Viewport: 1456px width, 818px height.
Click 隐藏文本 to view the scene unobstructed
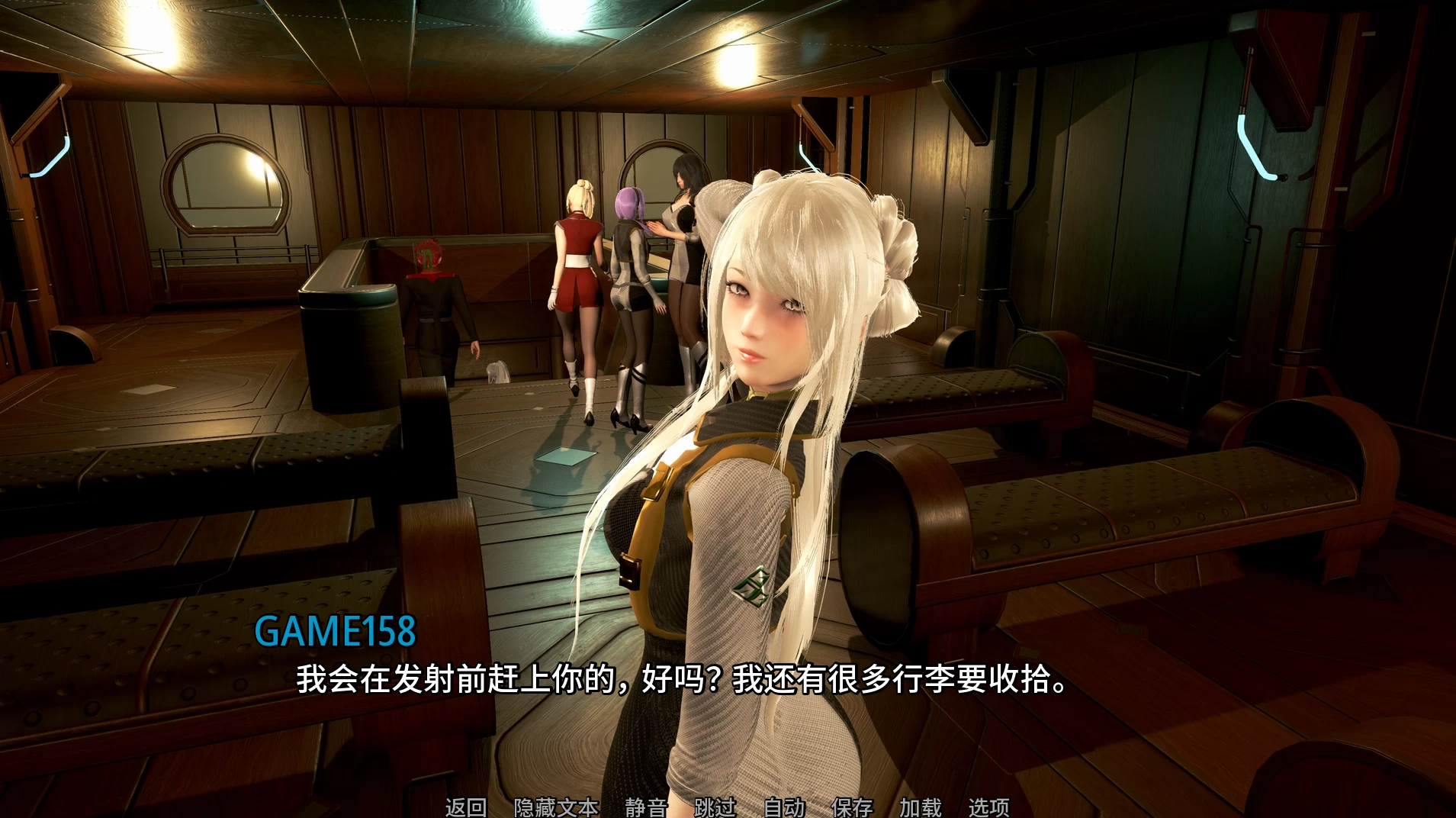coord(556,806)
